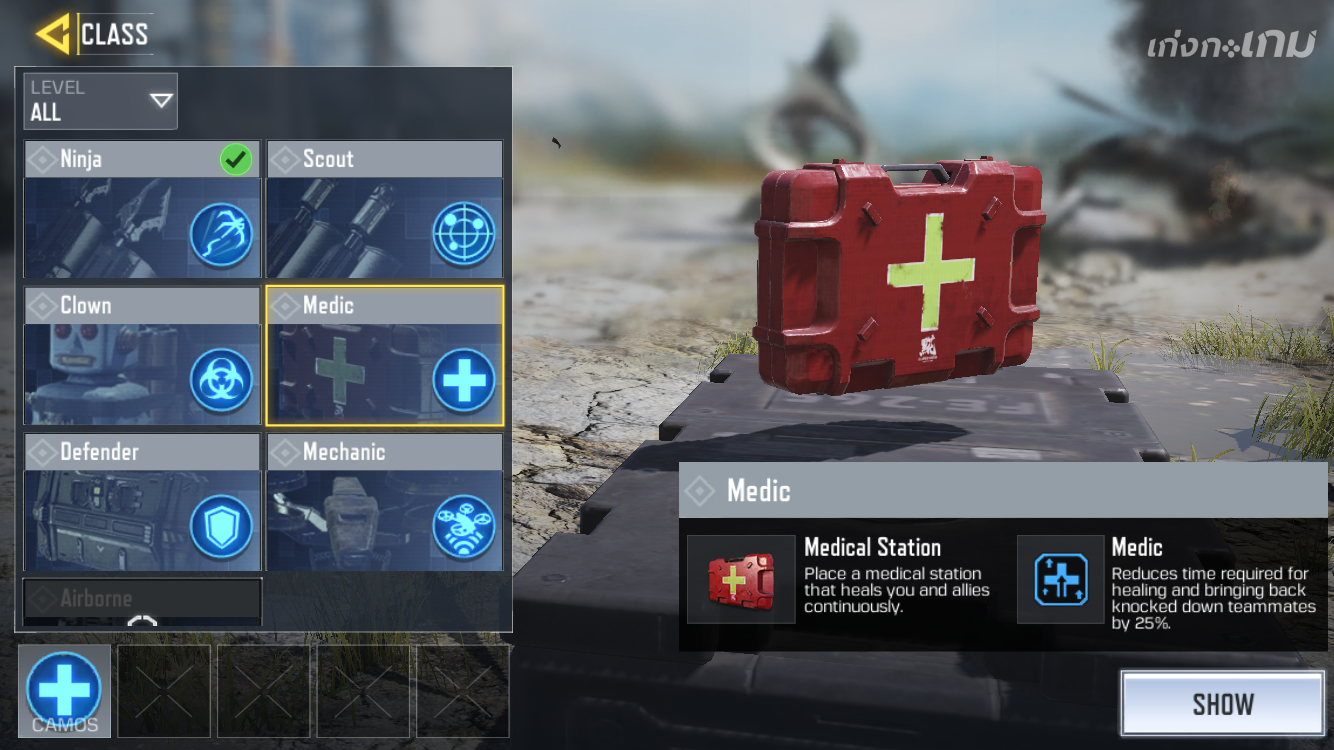Open the Level ALL dropdown
1334x750 pixels.
(x=101, y=101)
